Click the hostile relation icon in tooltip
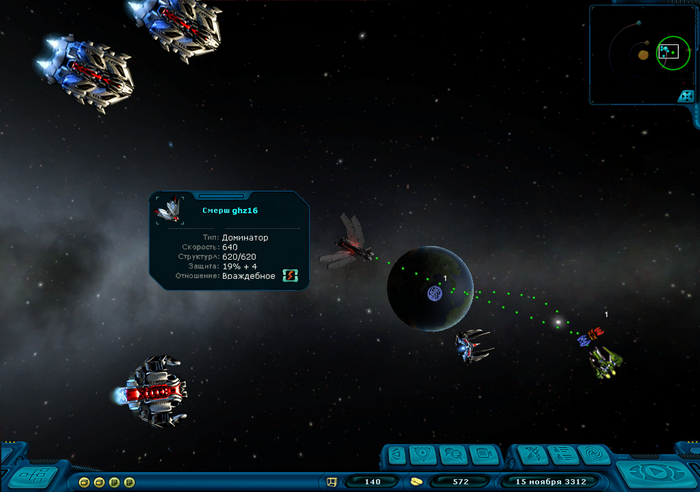This screenshot has width=700, height=492. pyautogui.click(x=291, y=275)
